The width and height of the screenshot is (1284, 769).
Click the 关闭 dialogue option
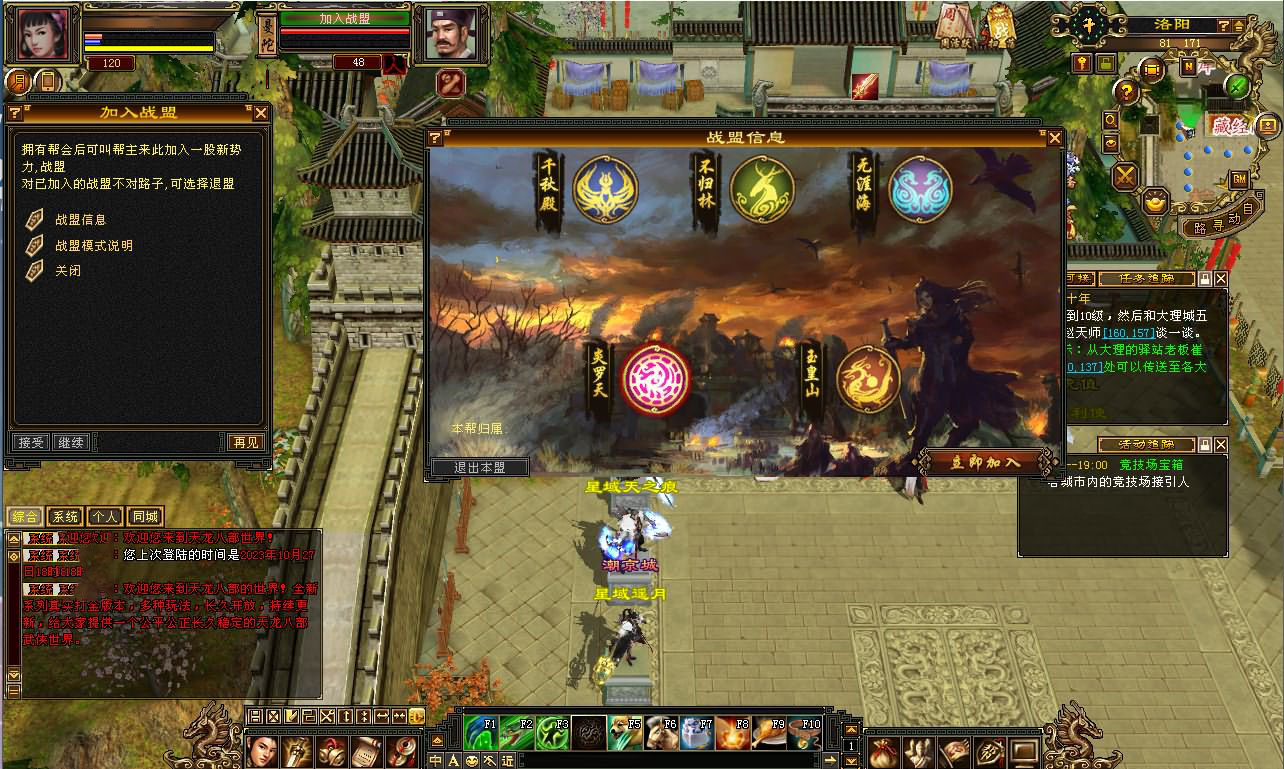tap(68, 271)
